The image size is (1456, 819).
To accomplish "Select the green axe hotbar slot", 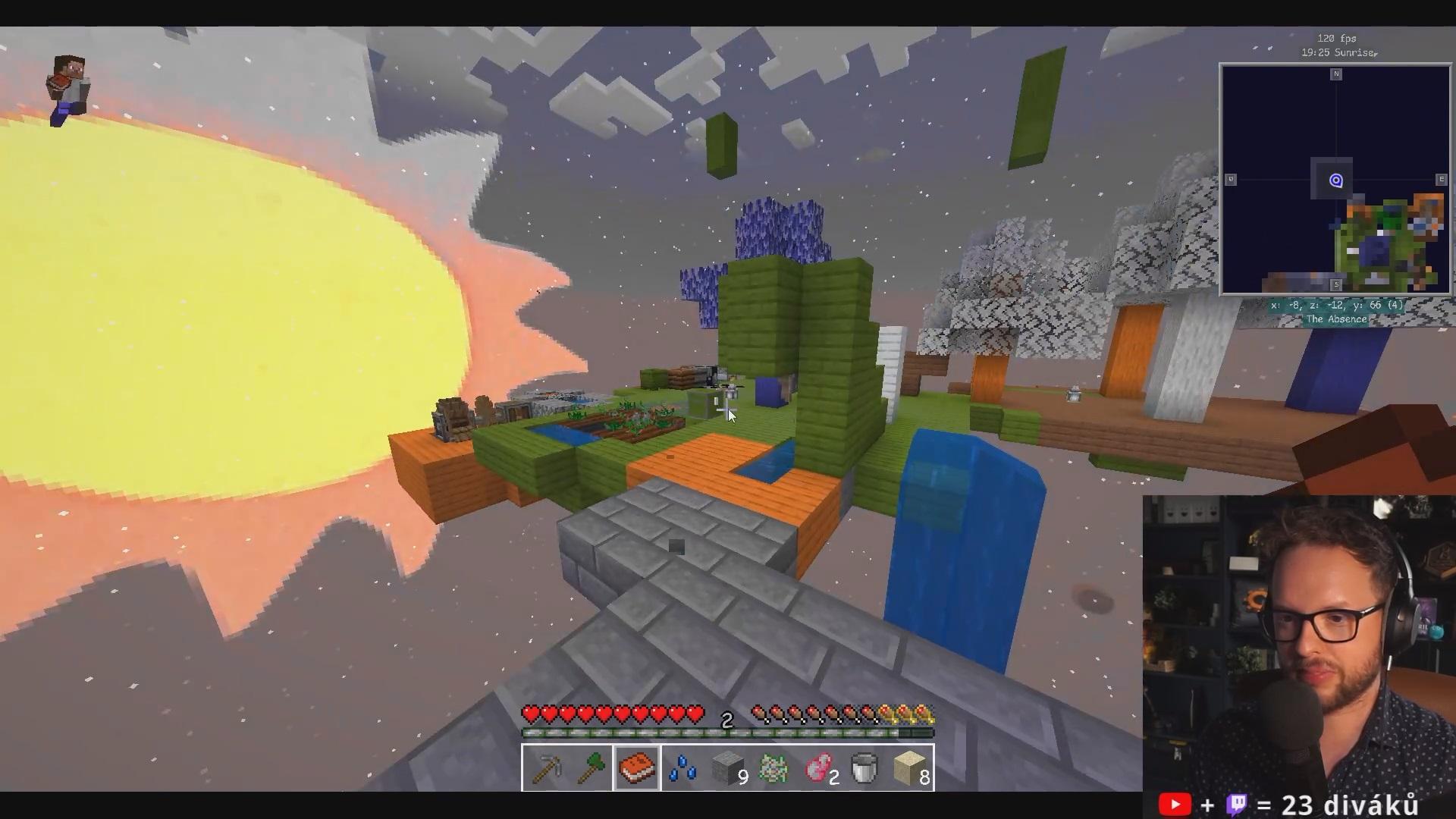I will pyautogui.click(x=591, y=768).
